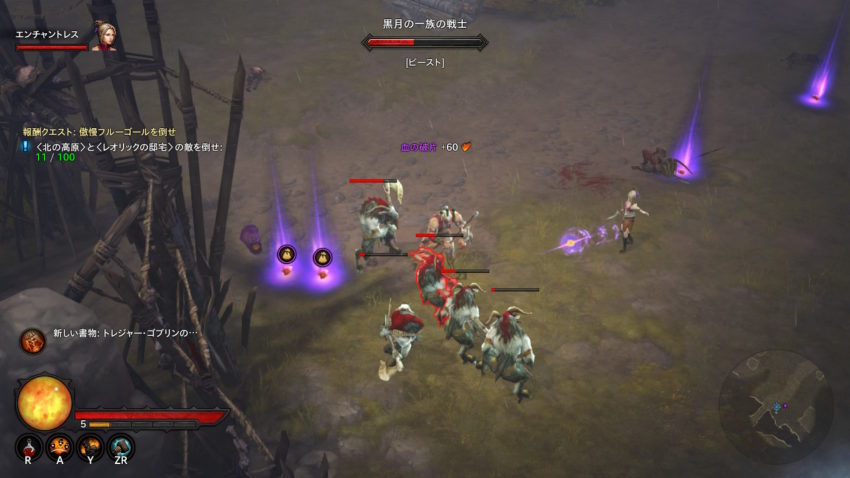
Task: Open the bounty quest tracker entry
Action: pos(100,131)
